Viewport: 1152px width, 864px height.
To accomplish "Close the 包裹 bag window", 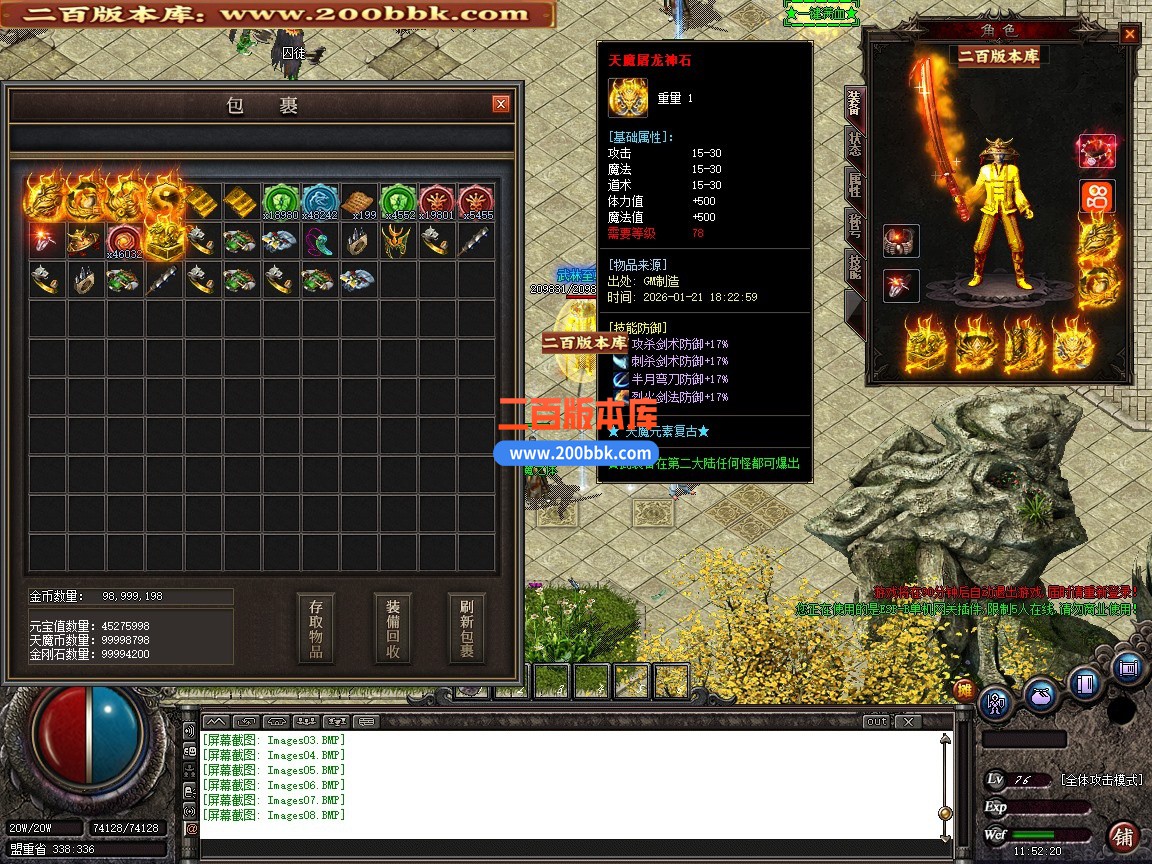I will tap(501, 104).
